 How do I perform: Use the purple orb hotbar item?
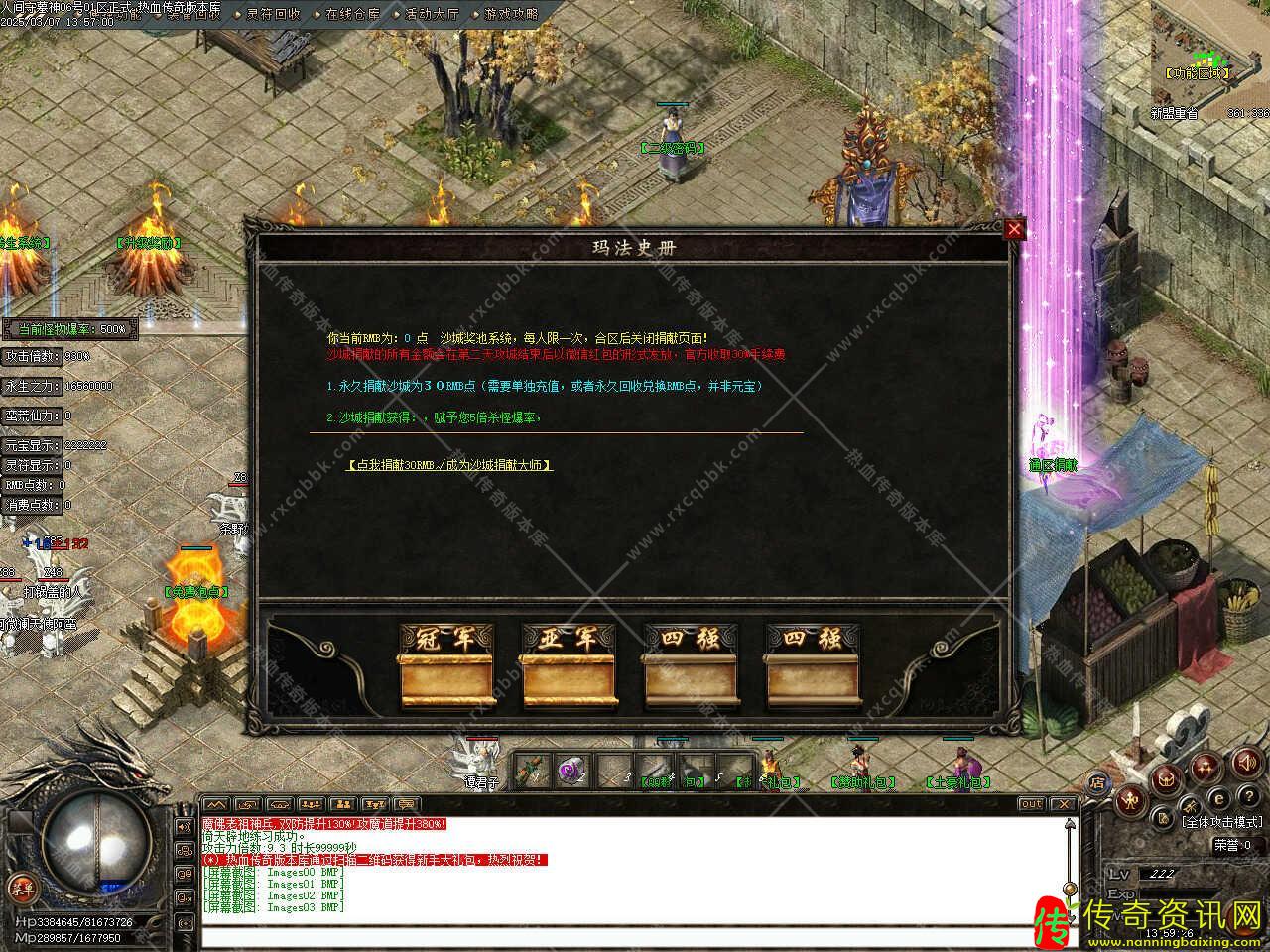point(571,771)
